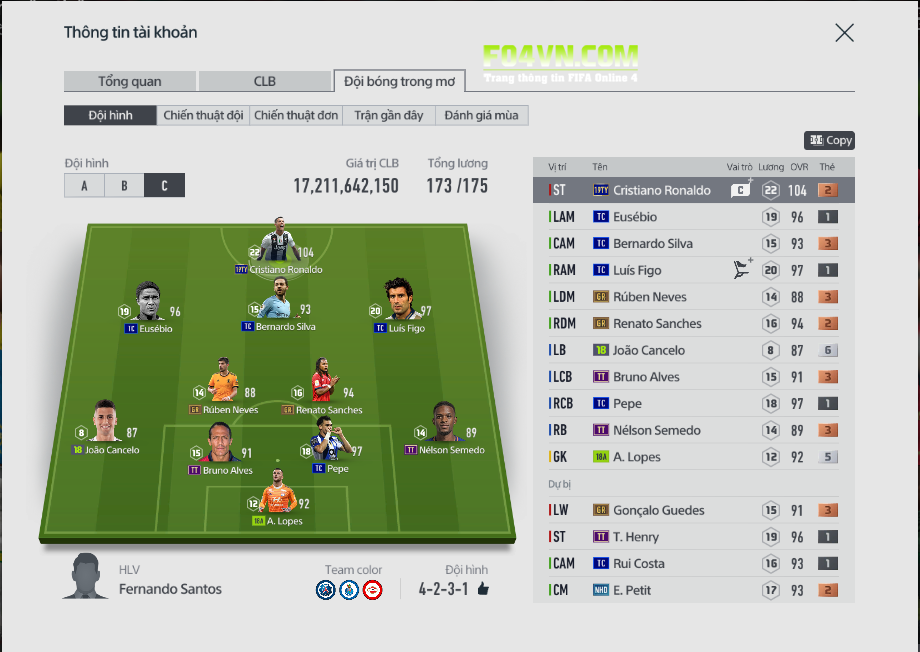
Task: Switch to Đánh giá mùa sub-tab
Action: pyautogui.click(x=482, y=115)
